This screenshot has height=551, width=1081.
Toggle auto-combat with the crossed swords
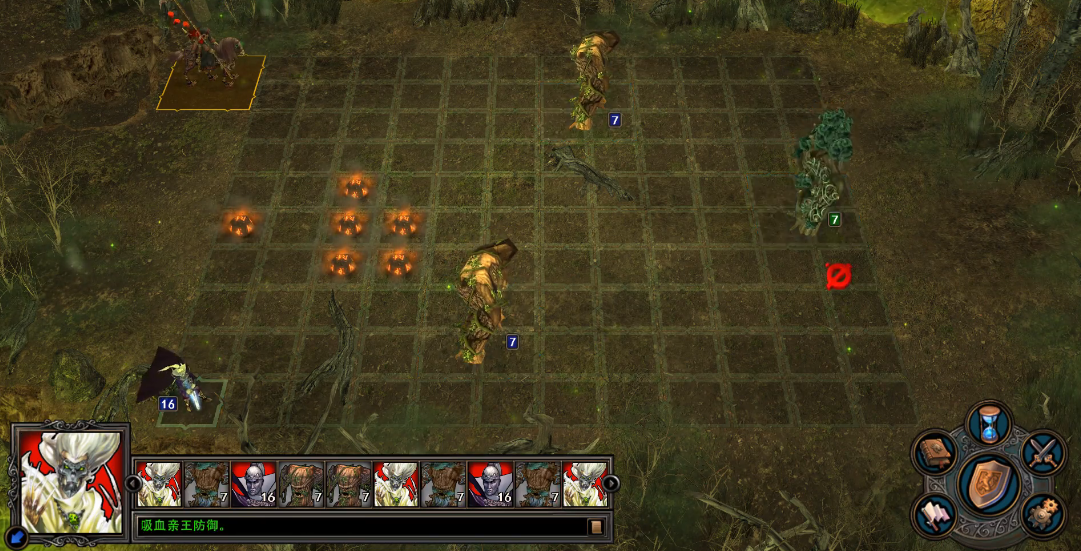click(x=1043, y=452)
